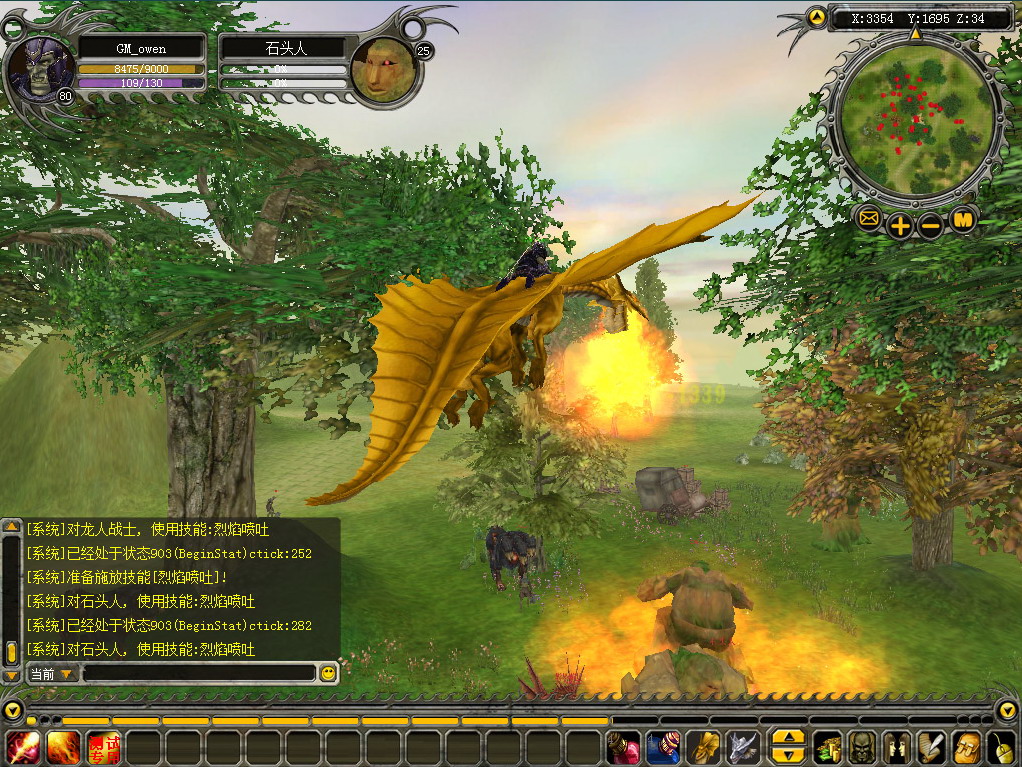
Task: Activate the flaming spear skill icon
Action: [23, 747]
